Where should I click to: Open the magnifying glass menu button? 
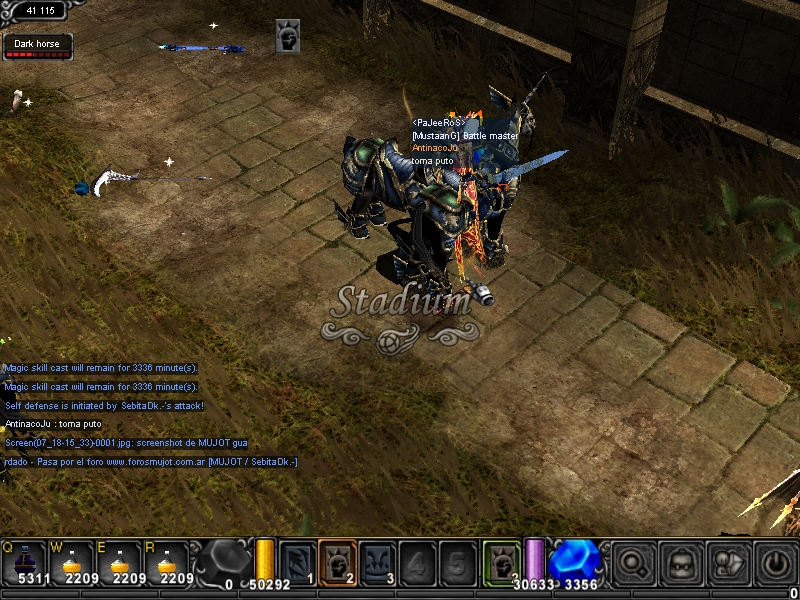click(634, 563)
